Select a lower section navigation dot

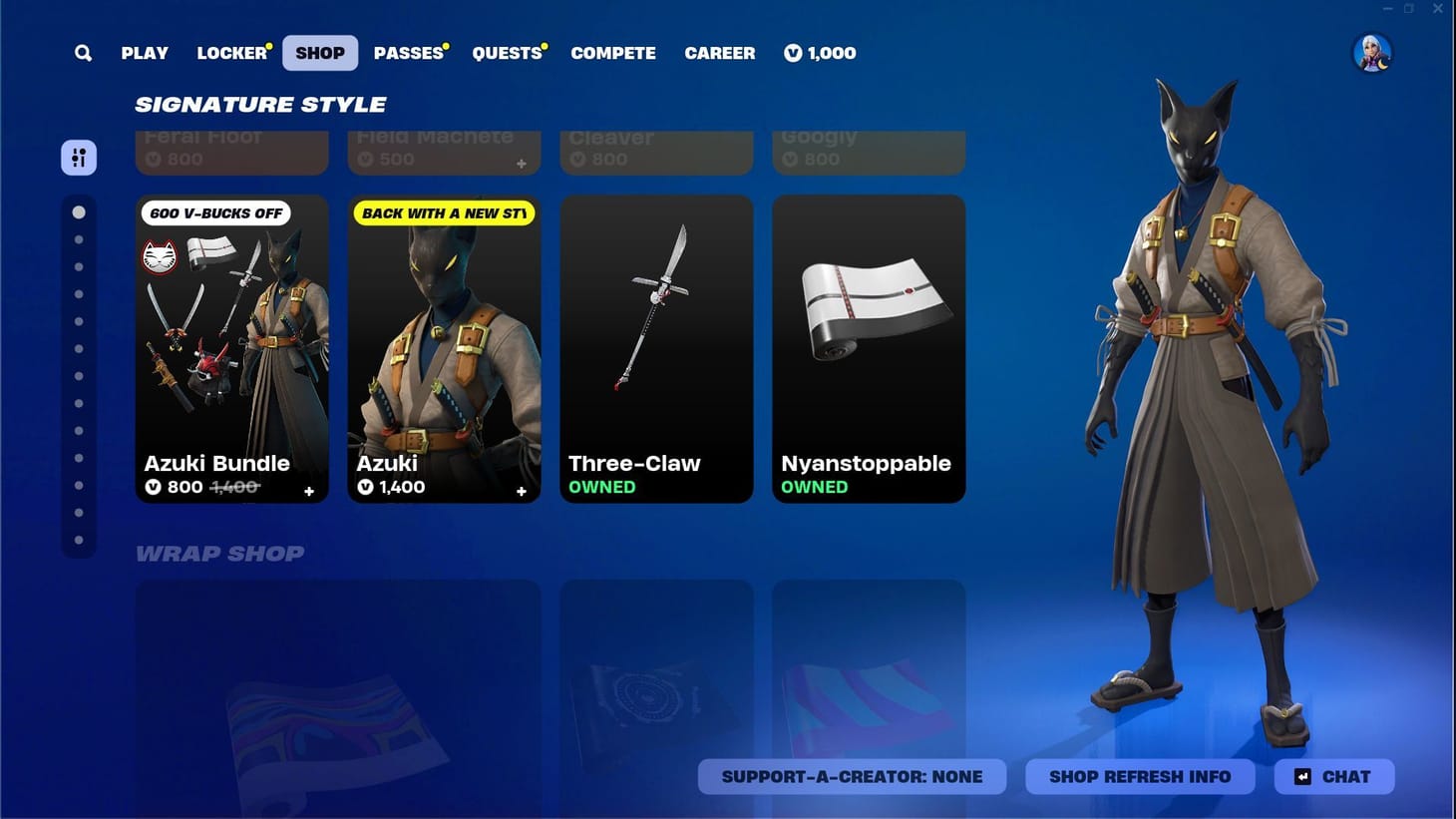pyautogui.click(x=80, y=513)
